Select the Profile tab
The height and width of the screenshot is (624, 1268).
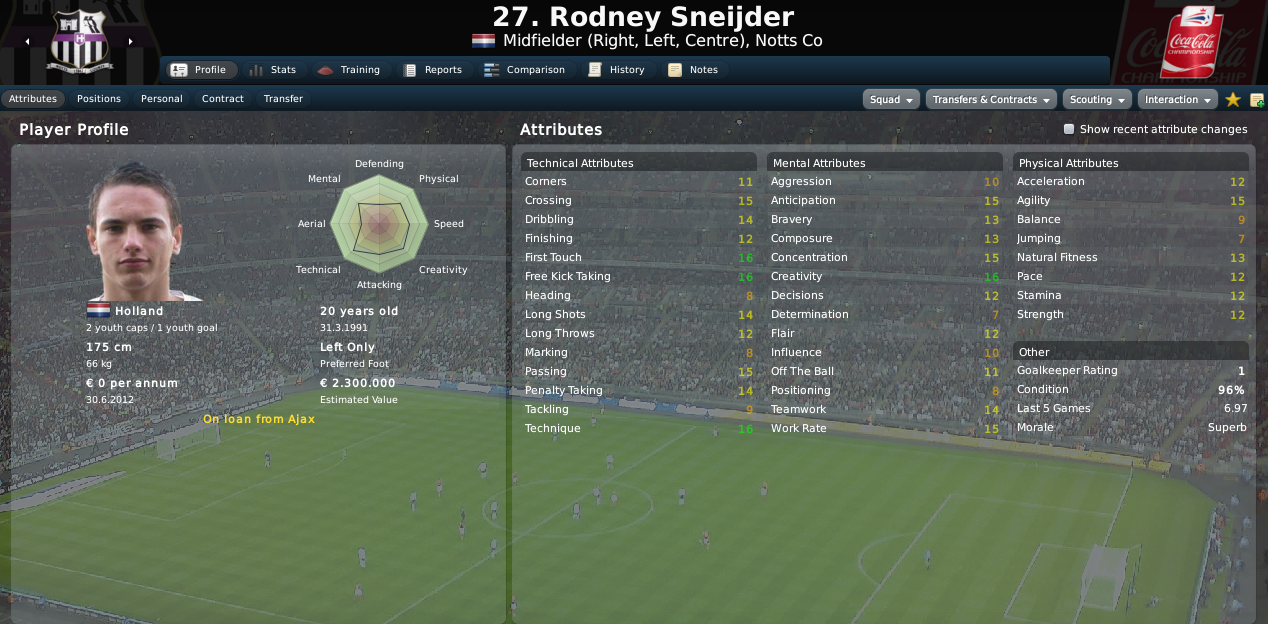tap(199, 70)
